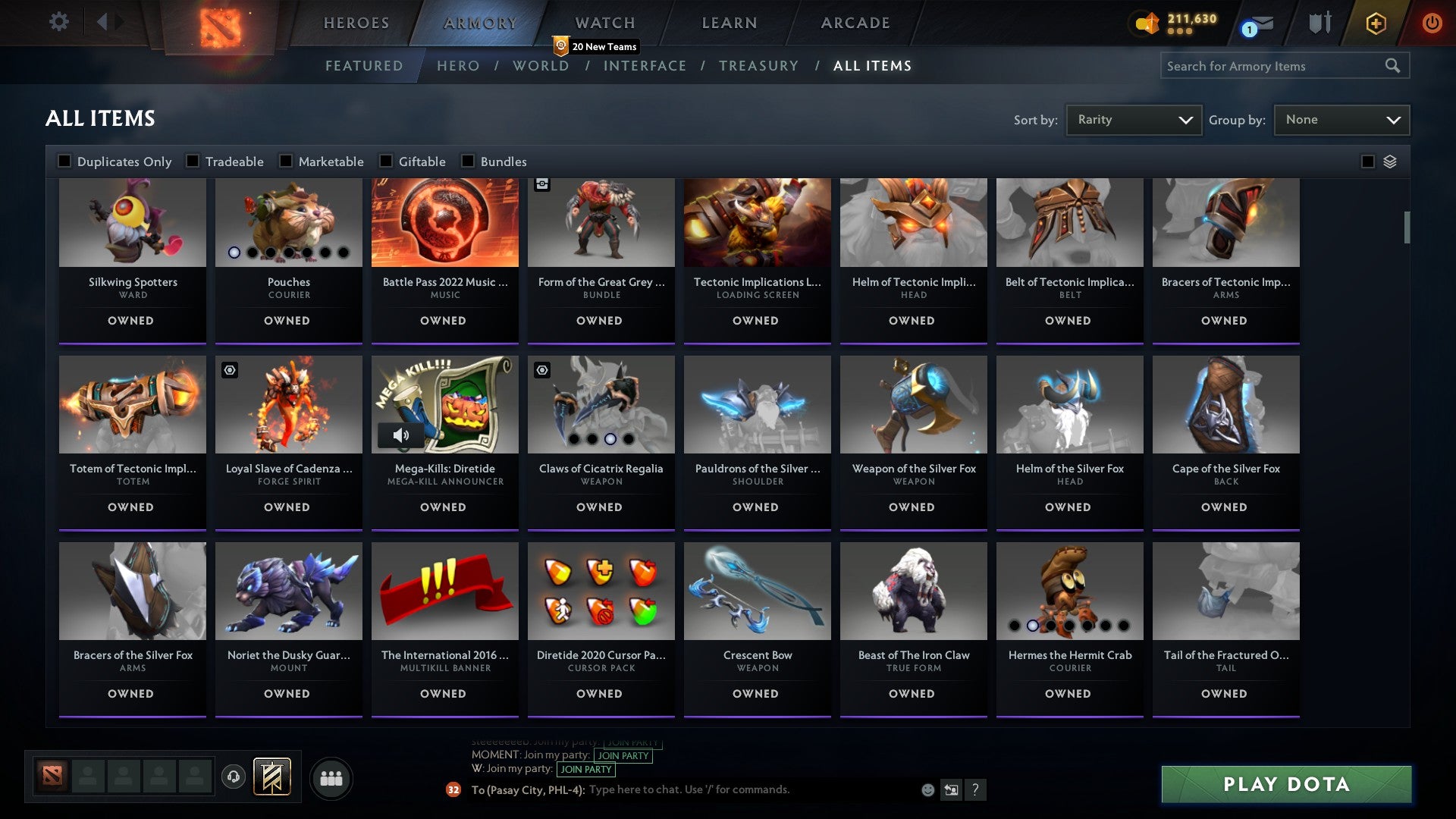Viewport: 1456px width, 819px height.
Task: Open the emoji picker in the chat bar
Action: (928, 790)
